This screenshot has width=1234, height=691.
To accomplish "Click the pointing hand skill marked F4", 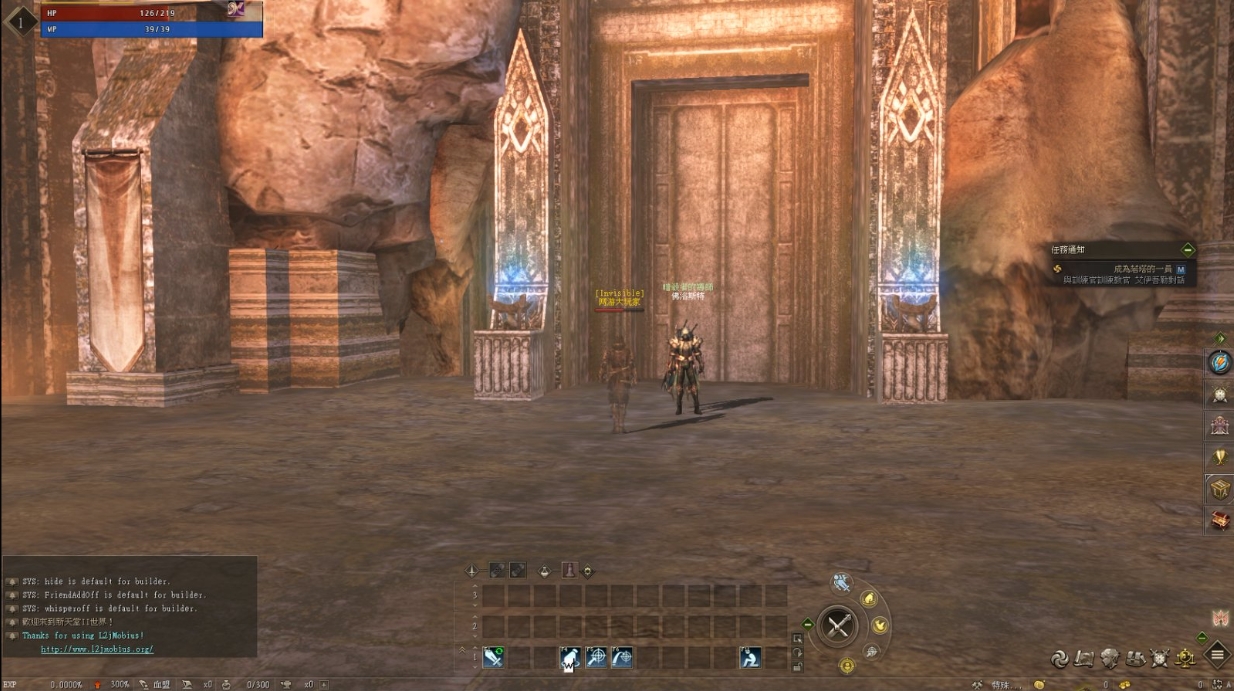I will tap(569, 657).
